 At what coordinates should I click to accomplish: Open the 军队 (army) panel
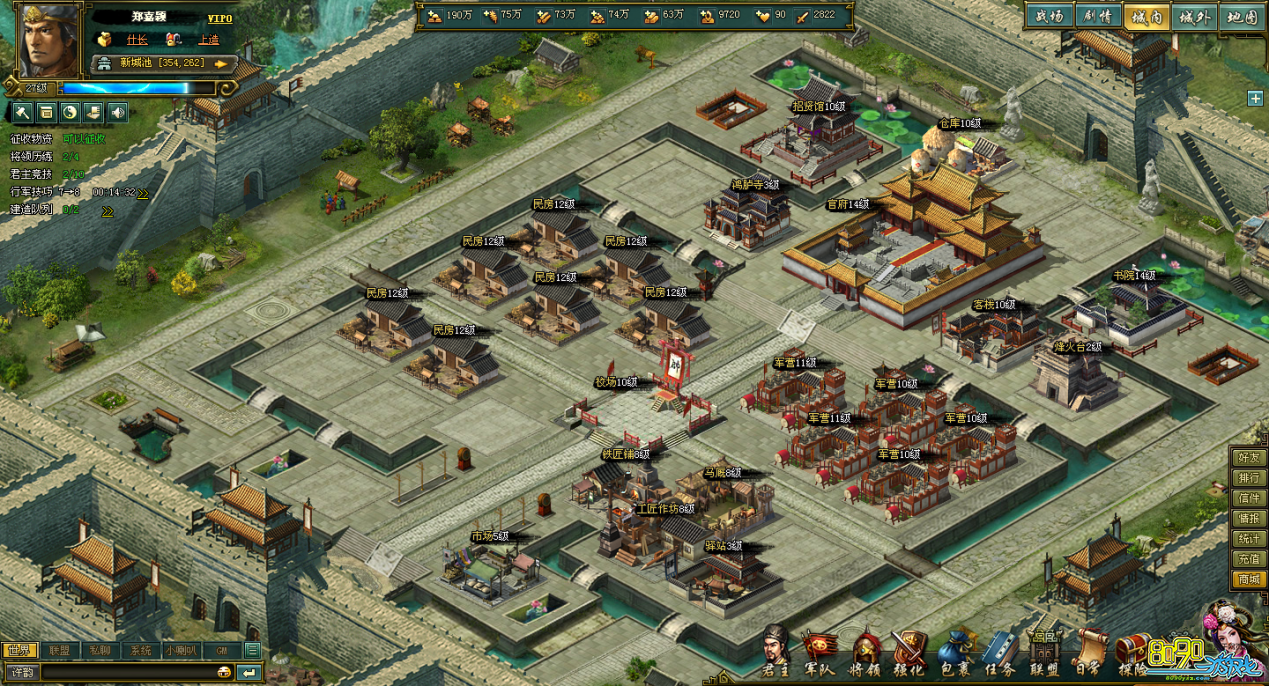click(x=819, y=652)
